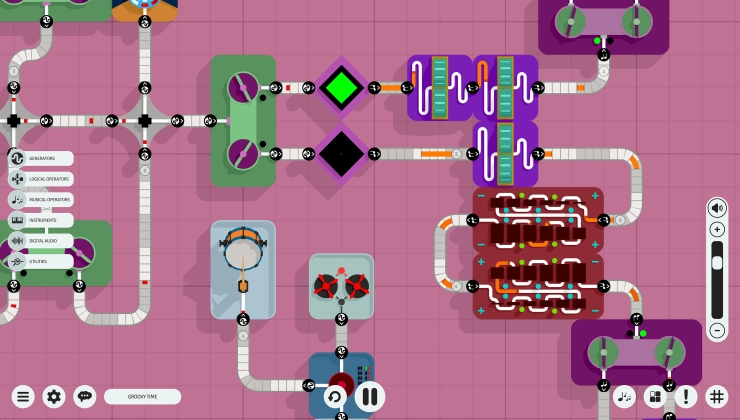Image resolution: width=740 pixels, height=420 pixels.
Task: Toggle the grid with the hash icon
Action: [716, 397]
